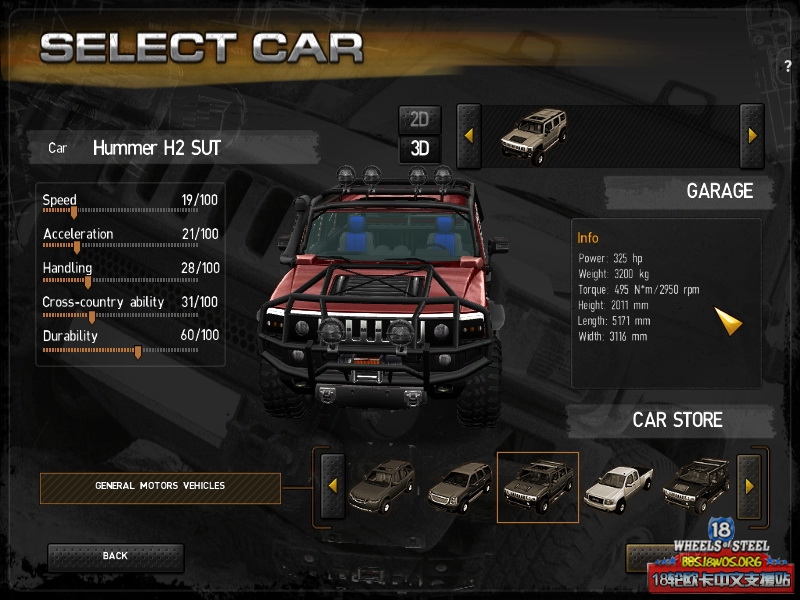Go back with the BACK button
This screenshot has width=800, height=600.
[x=115, y=556]
